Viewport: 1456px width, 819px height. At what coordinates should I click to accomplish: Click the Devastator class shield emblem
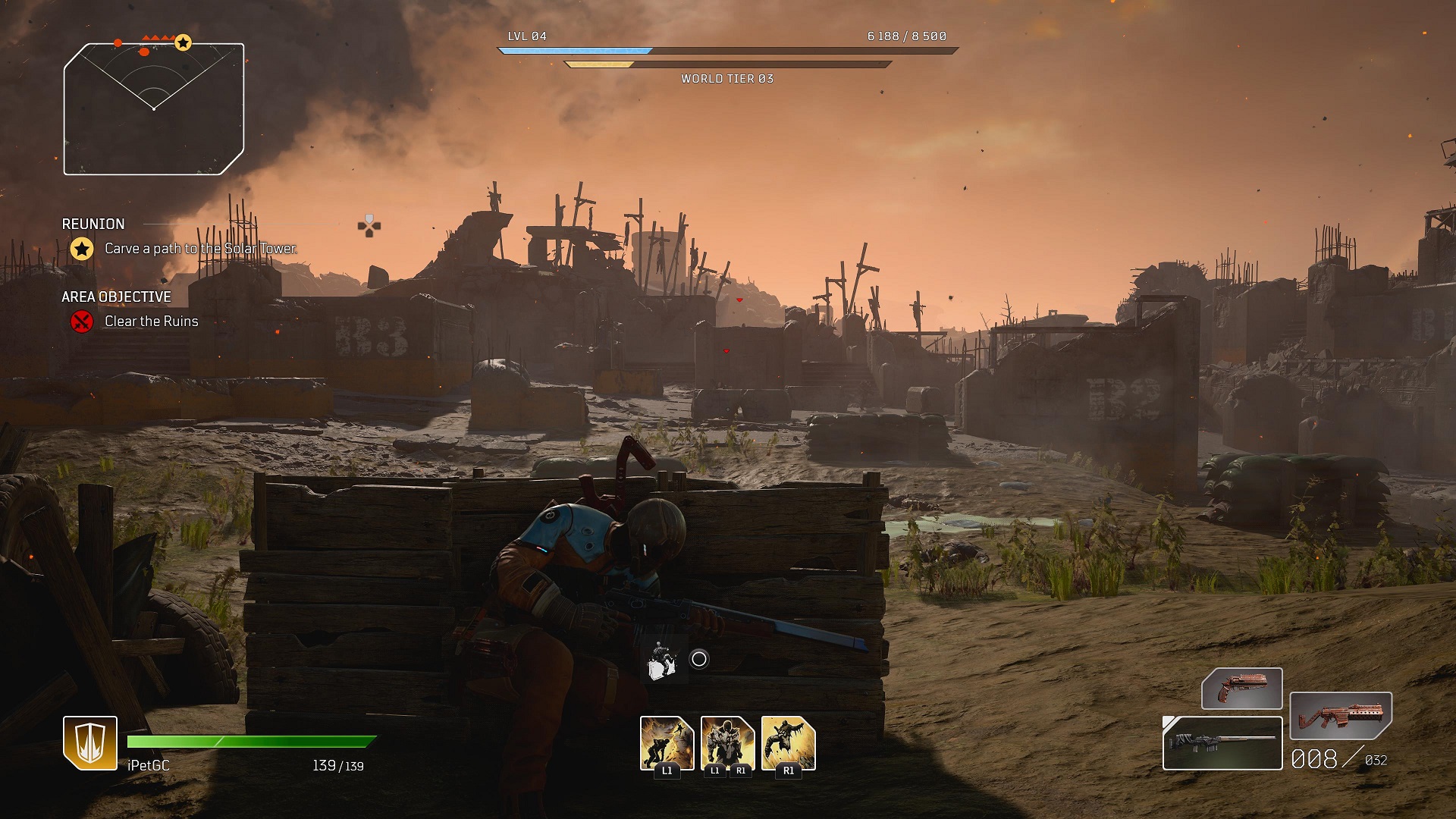pyautogui.click(x=90, y=742)
